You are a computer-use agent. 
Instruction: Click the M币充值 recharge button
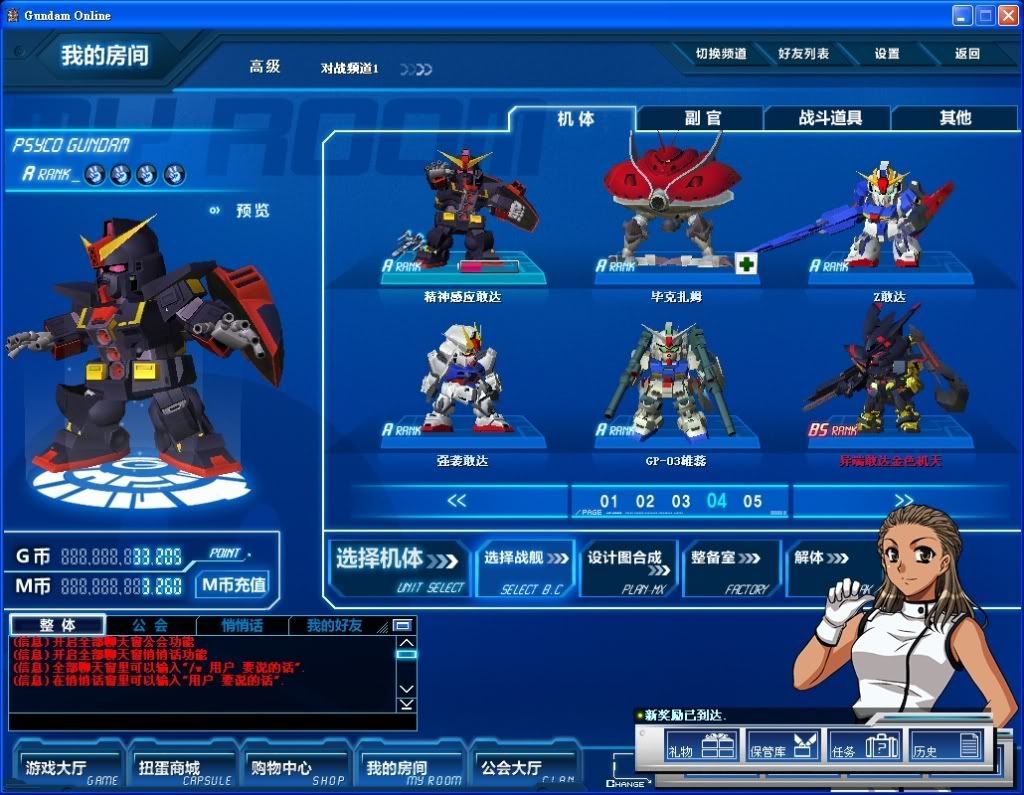(232, 585)
